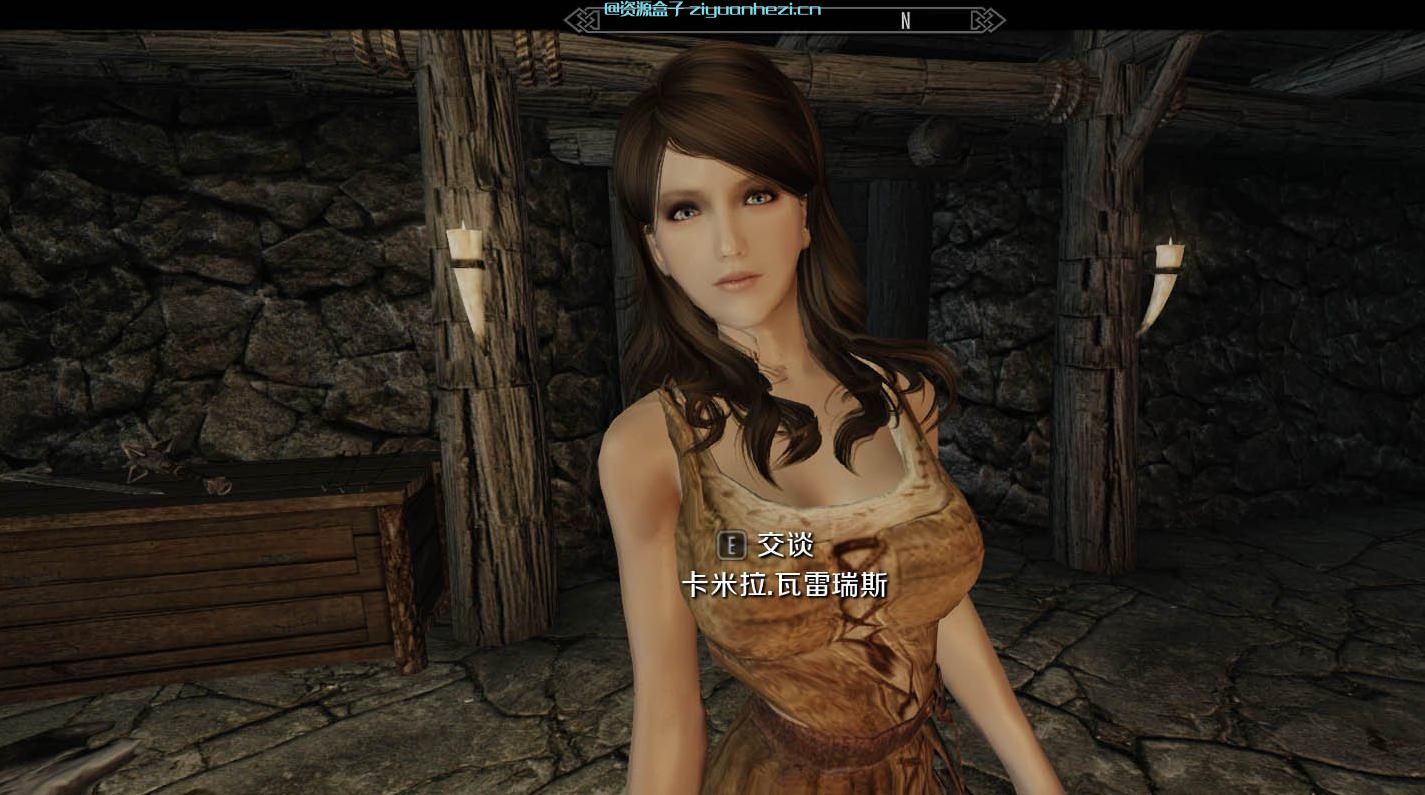This screenshot has width=1425, height=795.
Task: Click the left compass end ornament
Action: (x=578, y=19)
